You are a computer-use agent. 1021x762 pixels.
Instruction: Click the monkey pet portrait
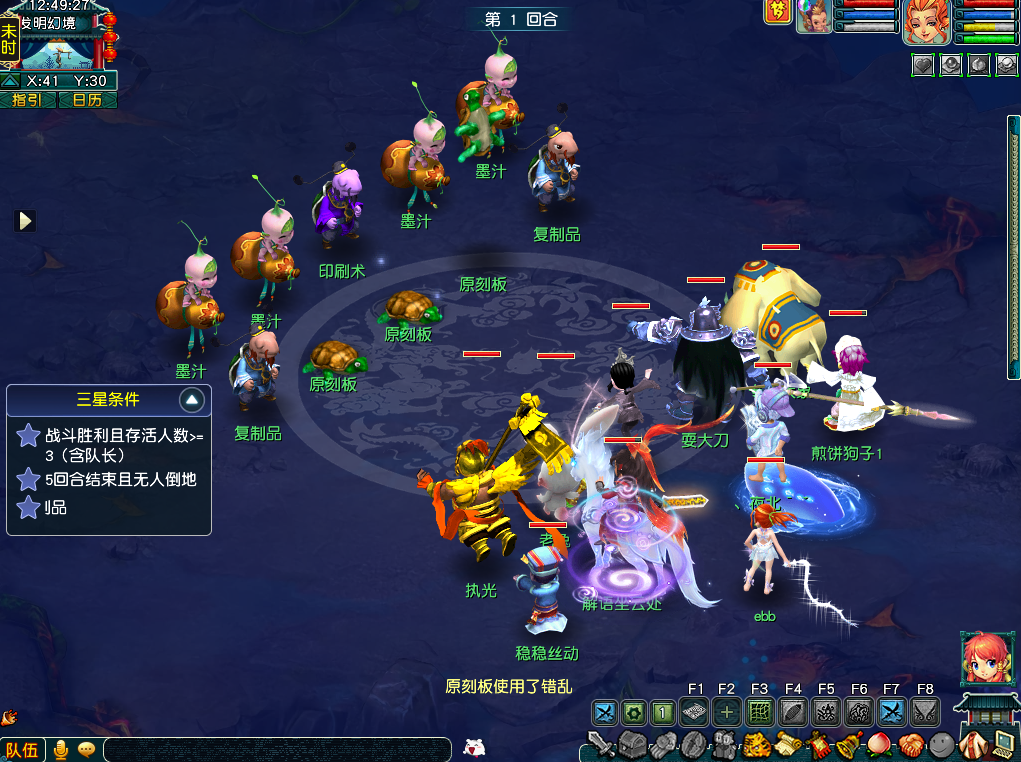click(x=813, y=18)
